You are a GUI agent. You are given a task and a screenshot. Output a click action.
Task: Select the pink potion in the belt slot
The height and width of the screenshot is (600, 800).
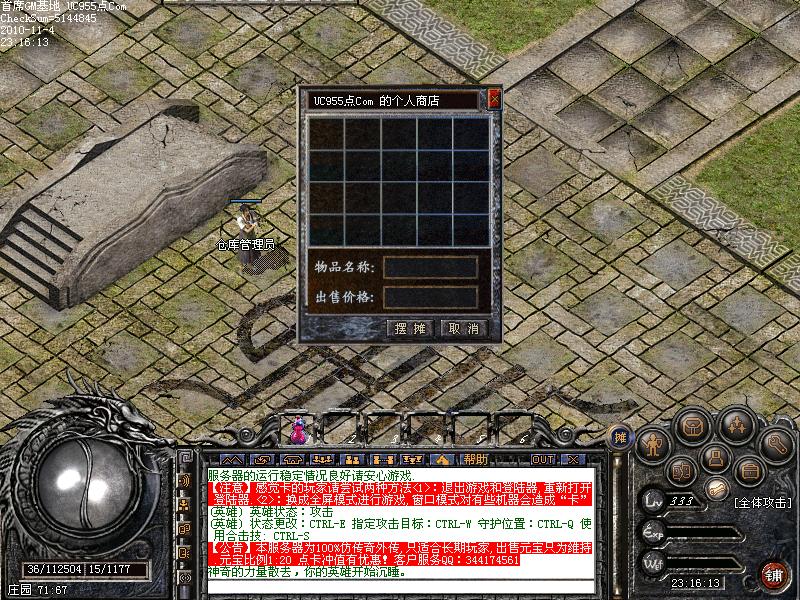point(299,431)
